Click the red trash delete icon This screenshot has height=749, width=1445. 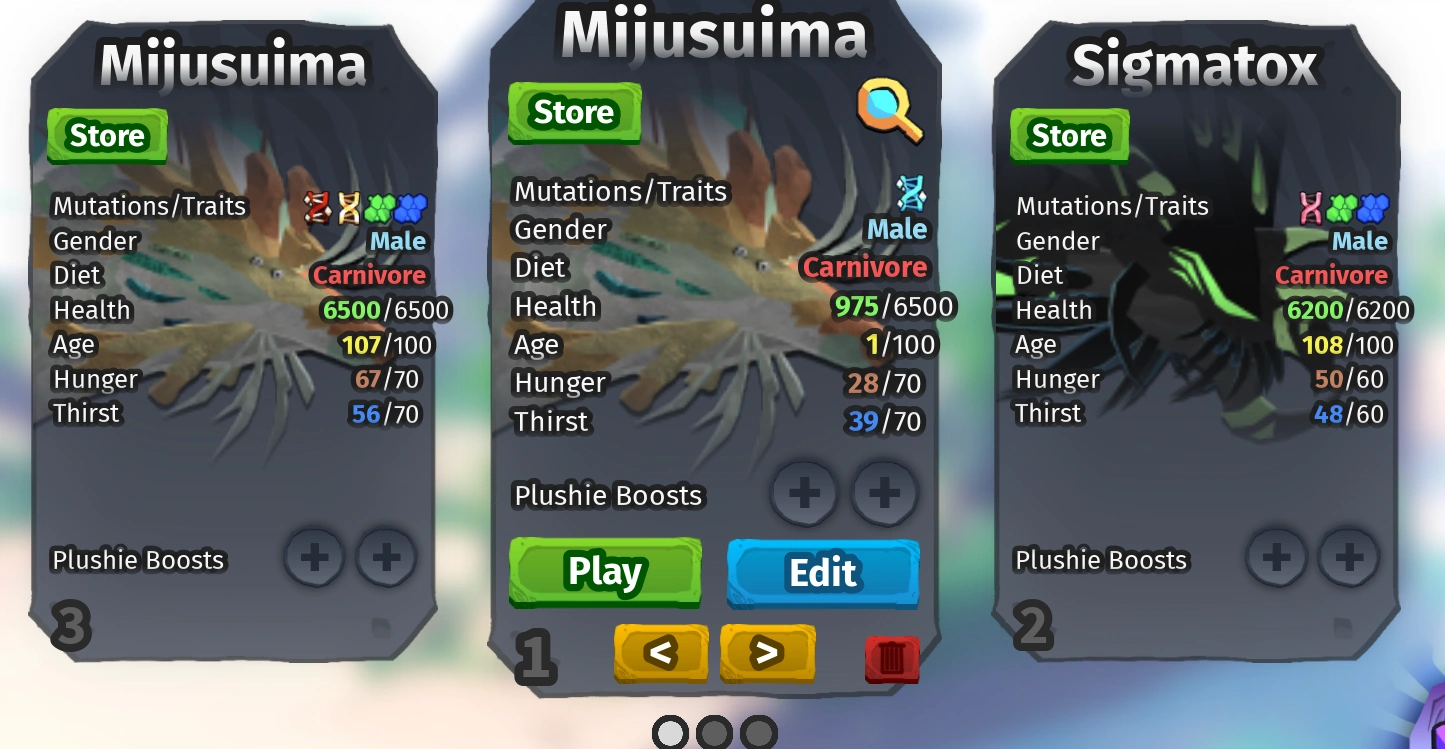[x=891, y=657]
